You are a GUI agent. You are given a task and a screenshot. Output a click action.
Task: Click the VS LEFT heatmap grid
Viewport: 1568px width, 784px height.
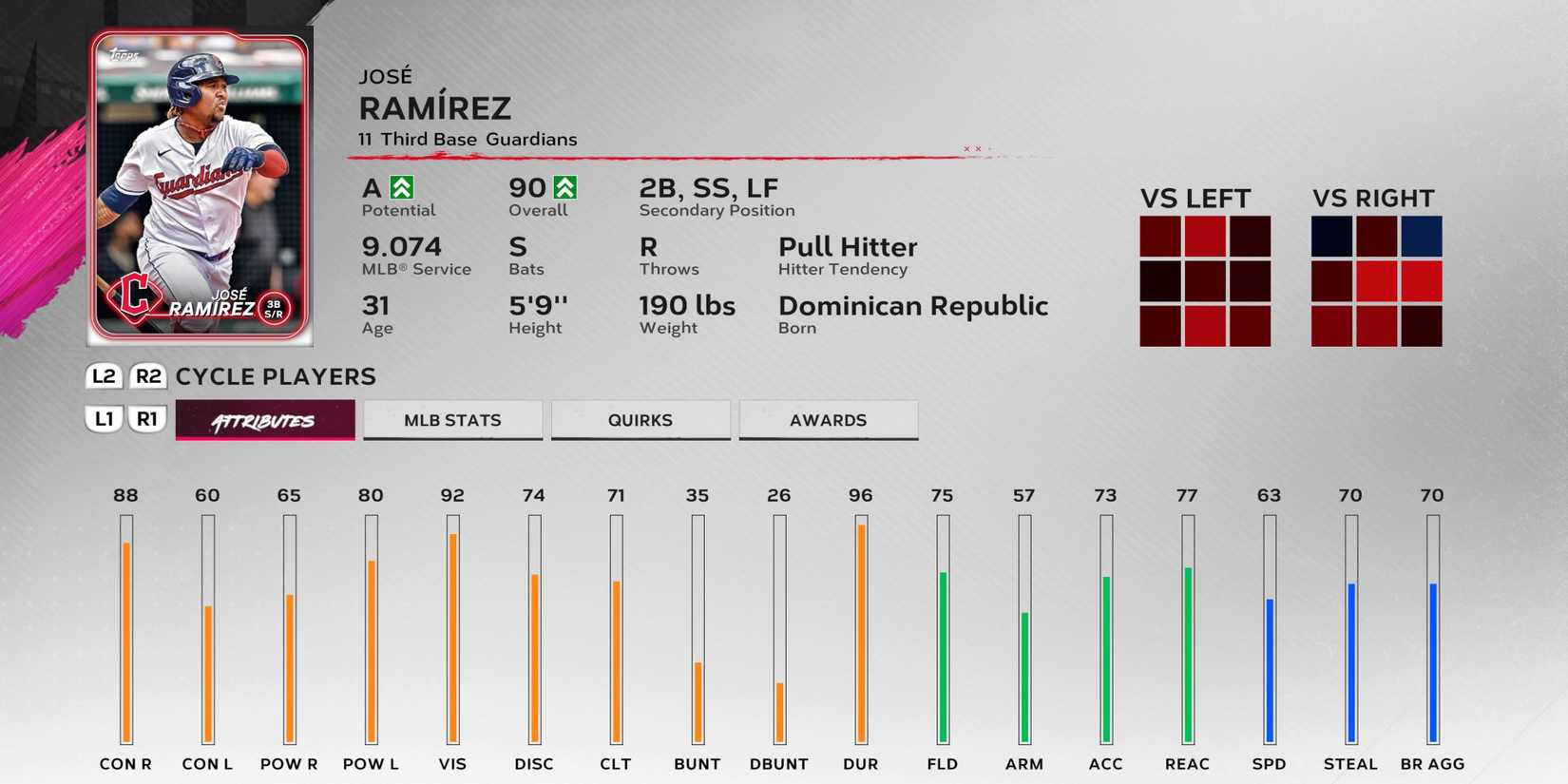click(x=1207, y=282)
